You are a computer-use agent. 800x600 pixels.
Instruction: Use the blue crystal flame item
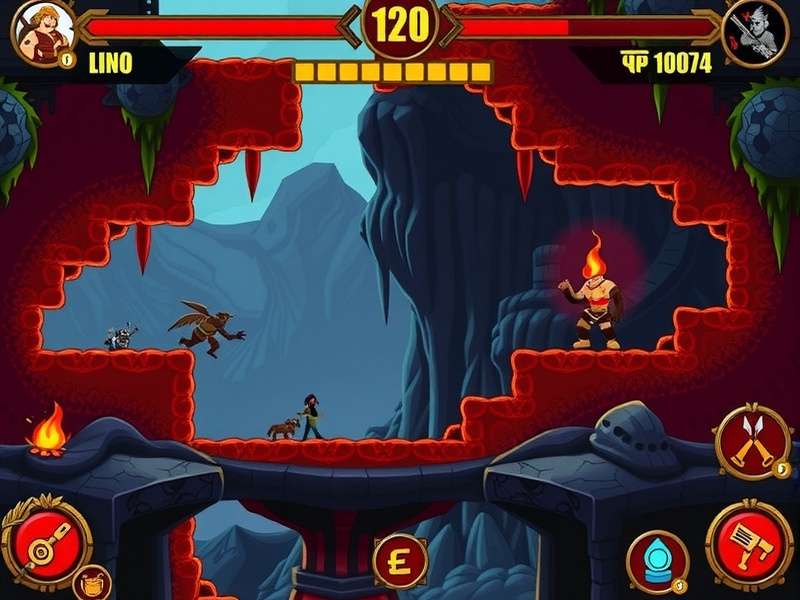[657, 561]
